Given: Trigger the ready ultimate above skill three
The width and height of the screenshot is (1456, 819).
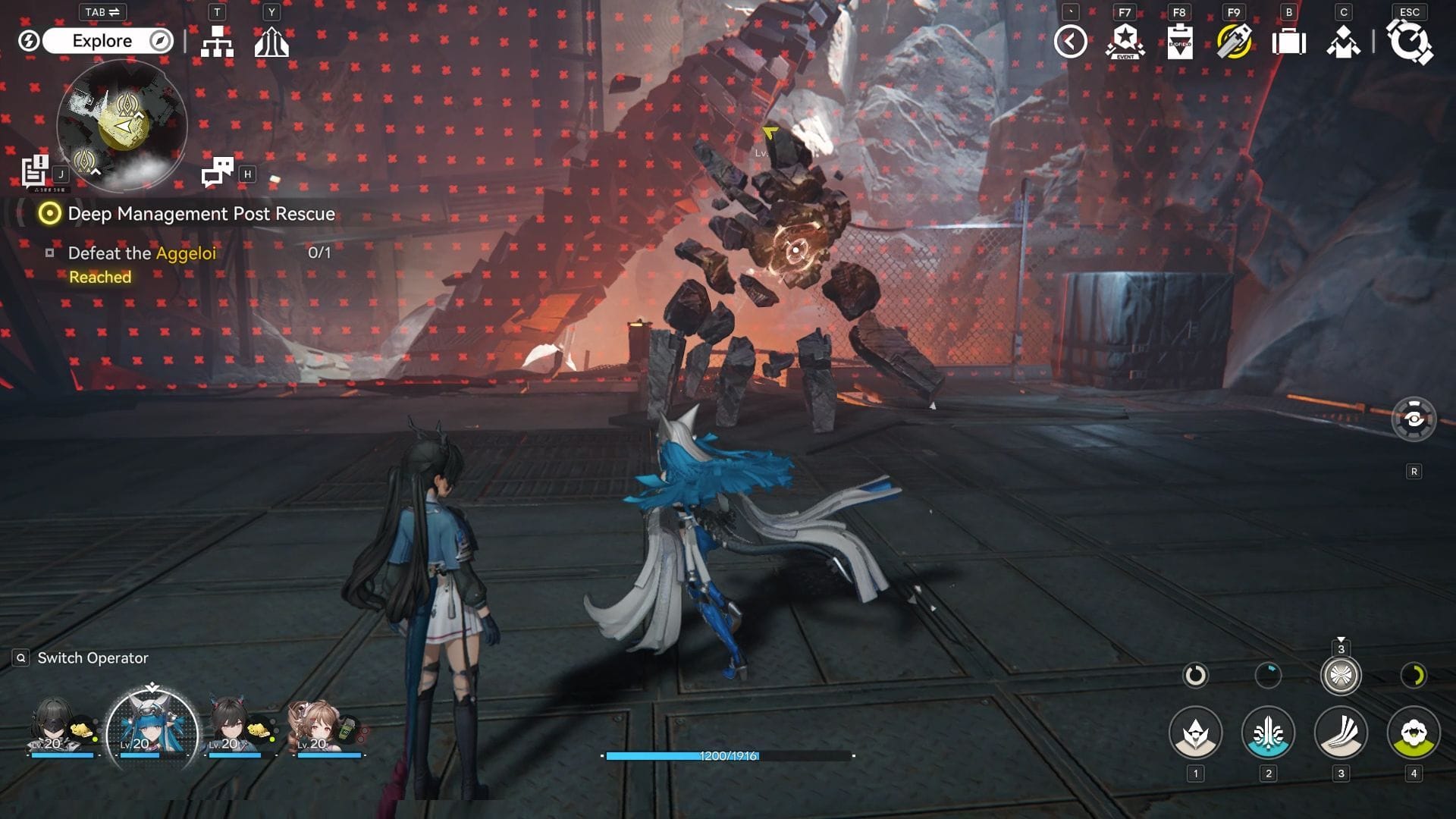Looking at the screenshot, I should [1341, 675].
